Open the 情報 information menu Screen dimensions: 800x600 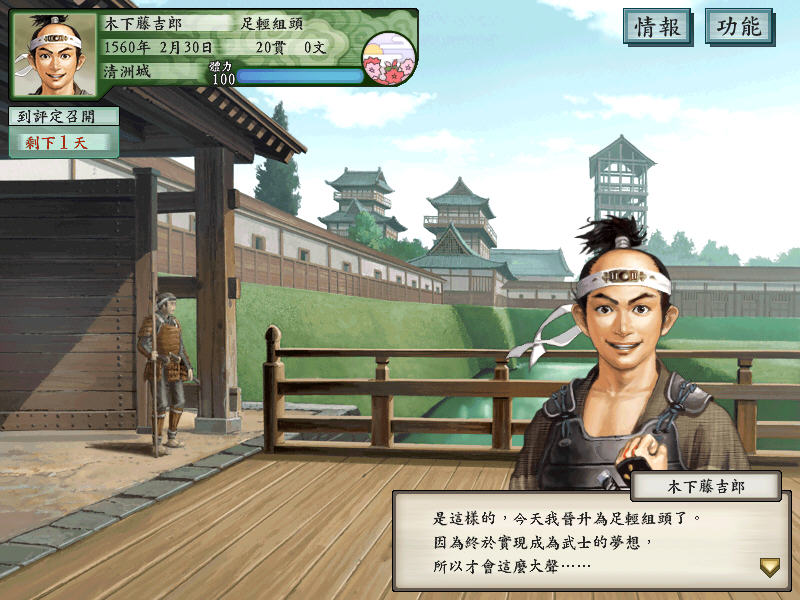pos(657,27)
